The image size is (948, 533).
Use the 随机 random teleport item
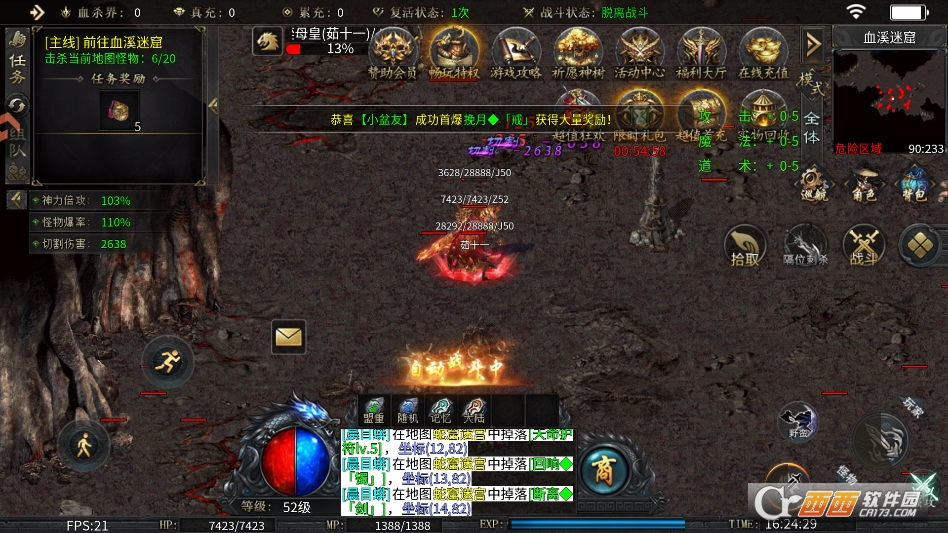(x=408, y=408)
